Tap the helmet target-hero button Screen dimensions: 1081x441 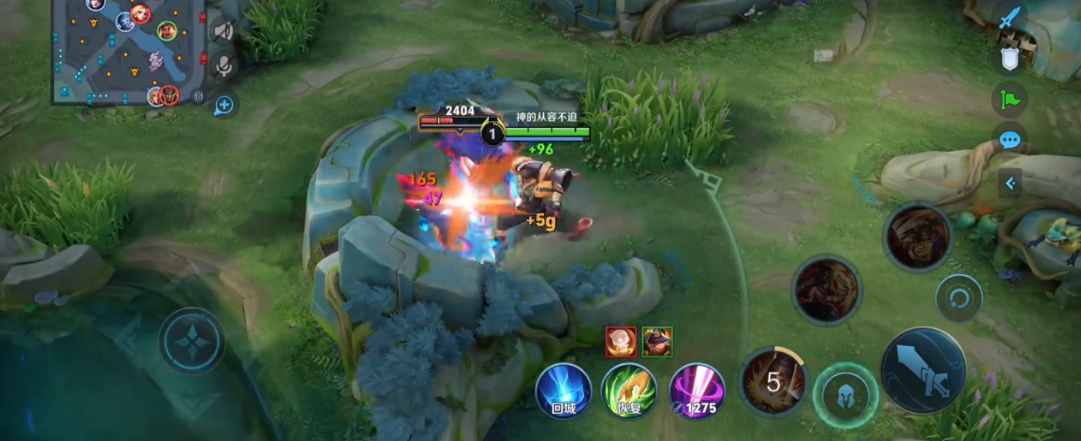846,395
